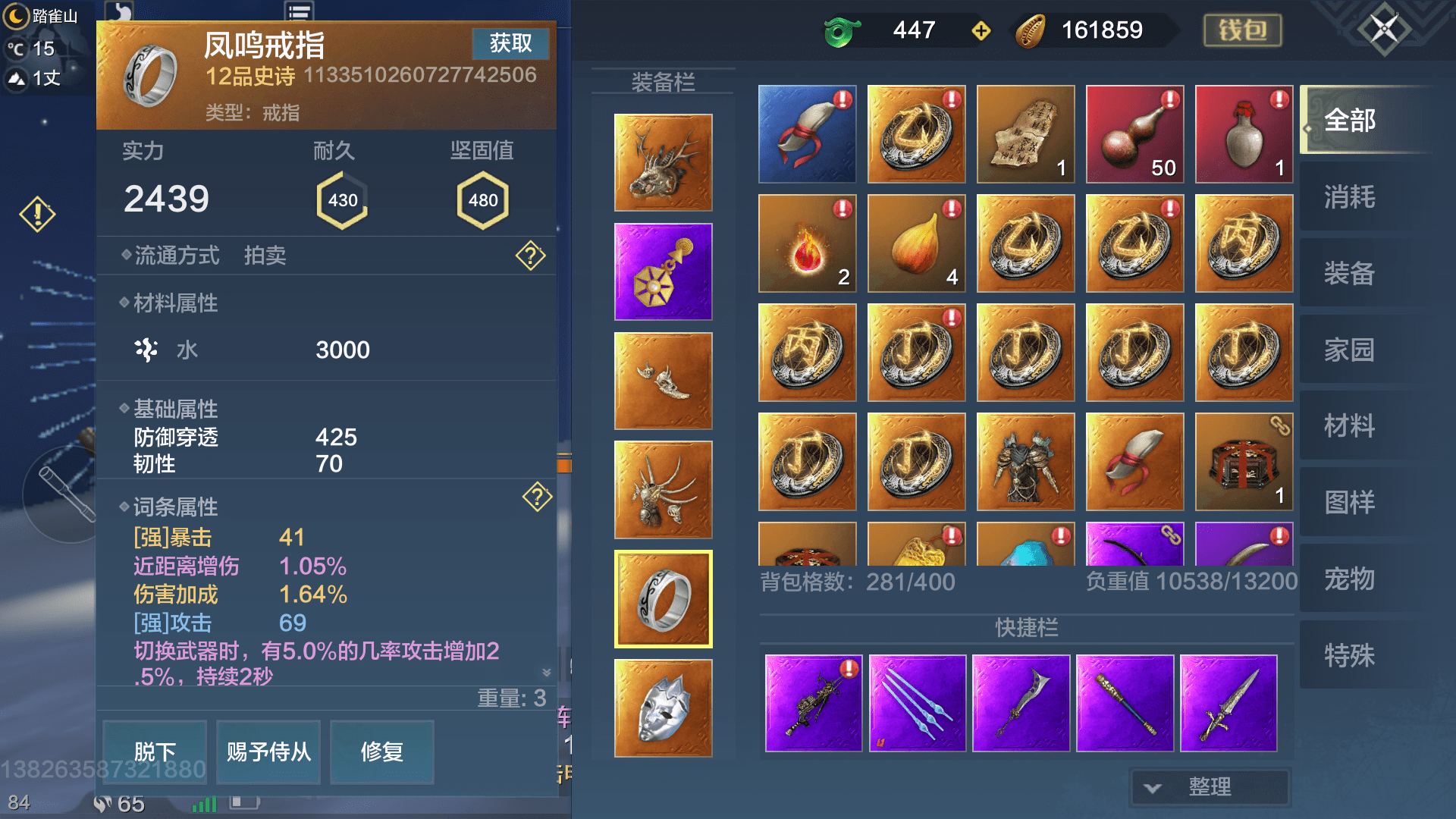Screen dimensions: 1456x819
Task: Open the gourd item with quantity 50
Action: [1134, 133]
